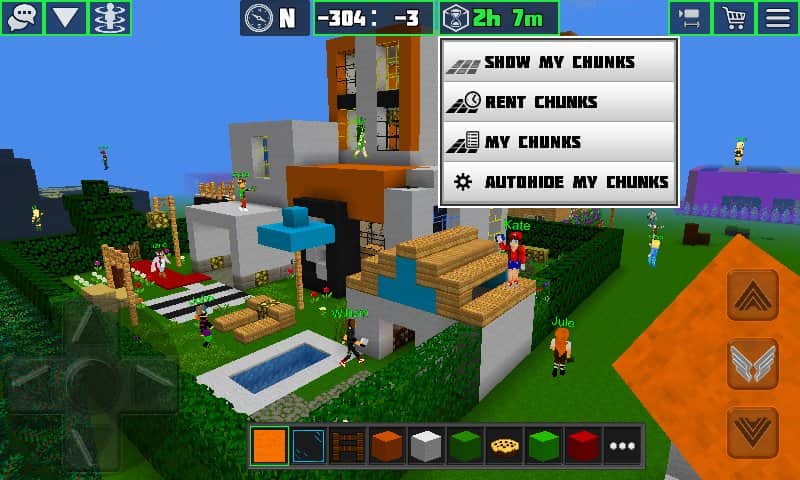Open the hamburger main menu
This screenshot has width=800, height=480.
coord(778,18)
